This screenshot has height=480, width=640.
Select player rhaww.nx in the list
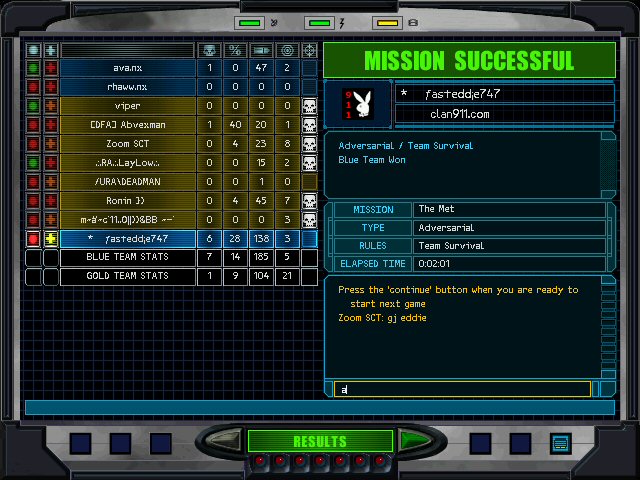click(x=127, y=87)
